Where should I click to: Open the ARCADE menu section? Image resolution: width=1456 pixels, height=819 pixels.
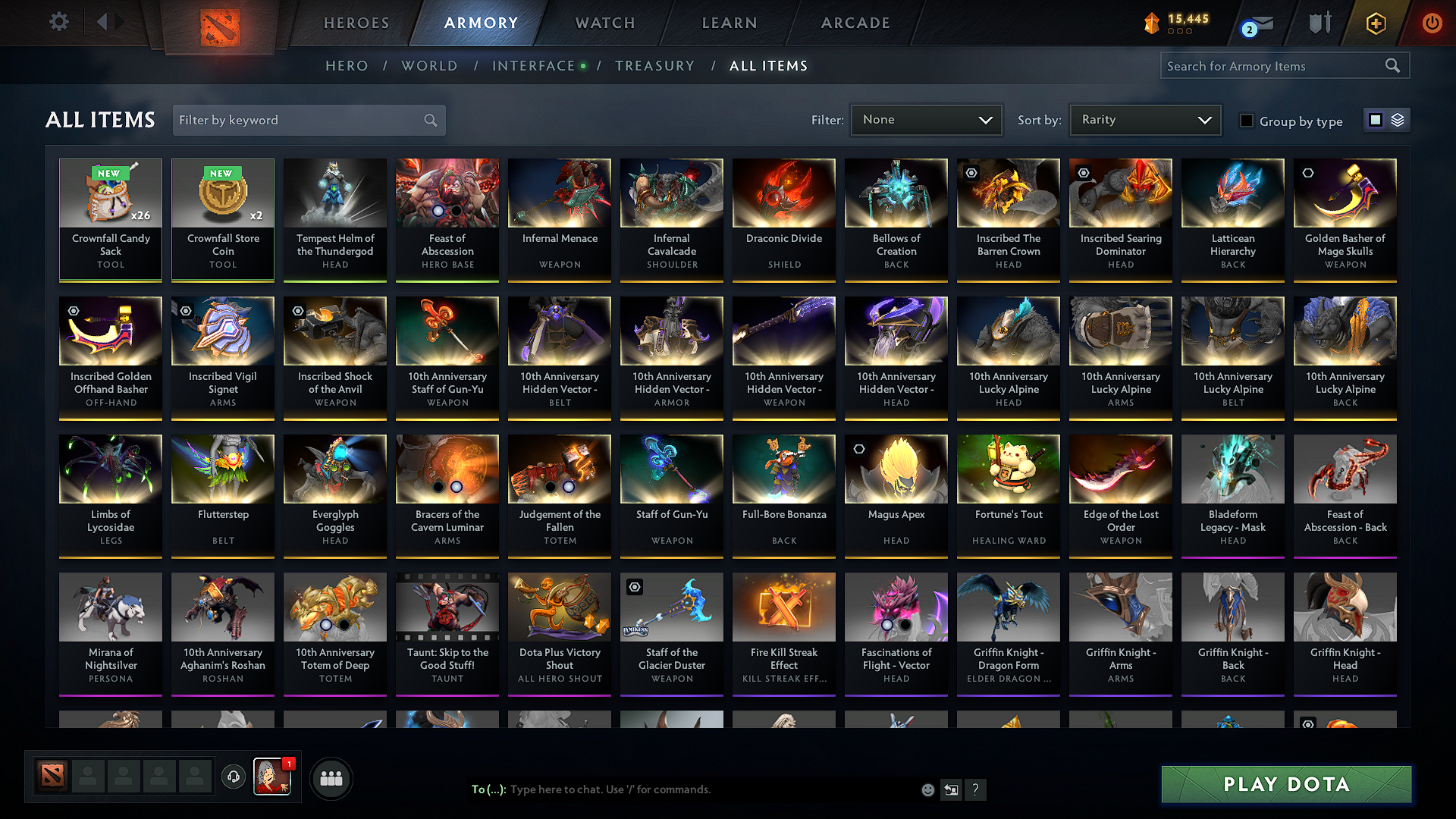(x=855, y=23)
